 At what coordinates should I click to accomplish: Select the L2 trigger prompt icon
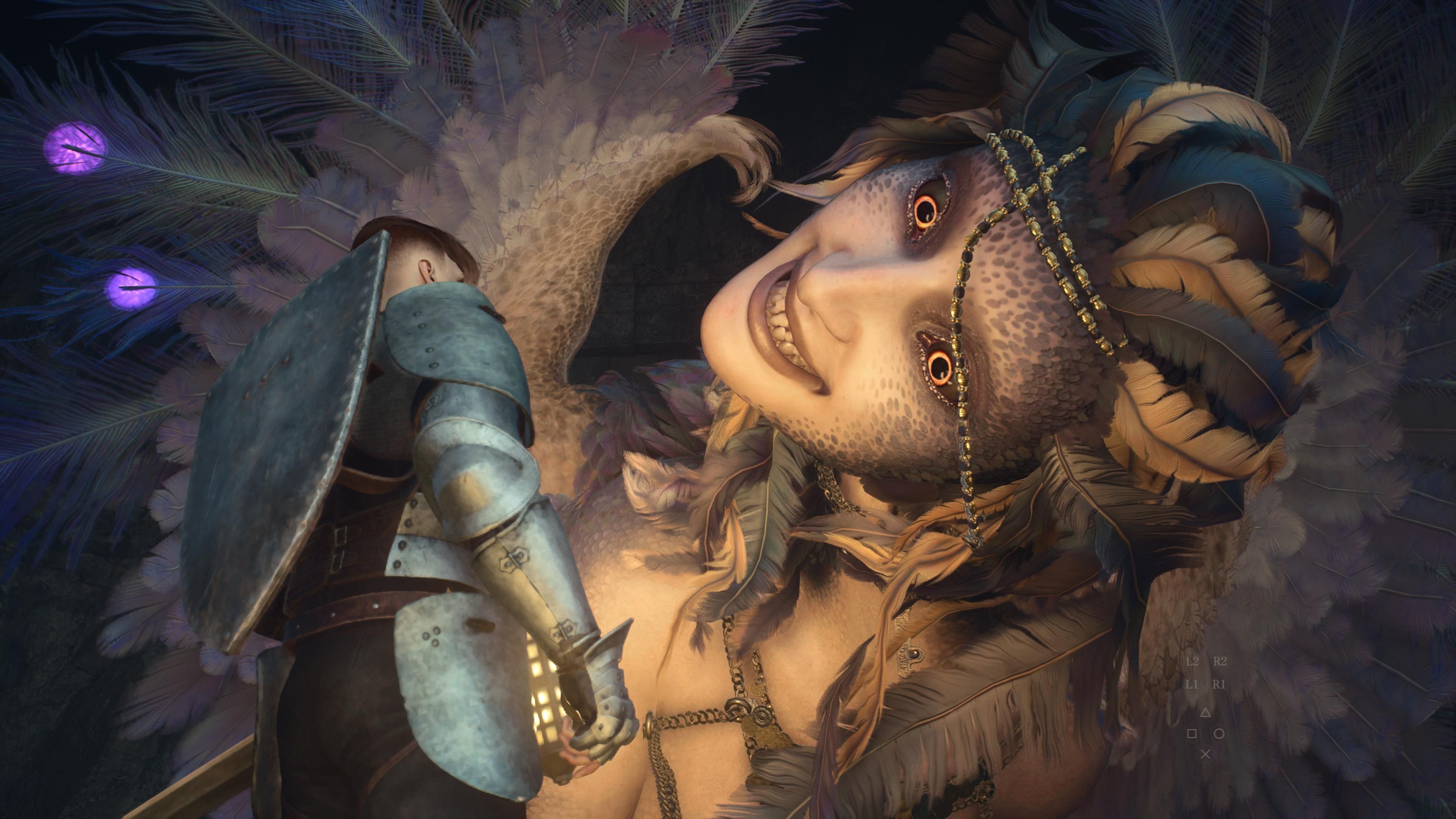(x=1193, y=661)
